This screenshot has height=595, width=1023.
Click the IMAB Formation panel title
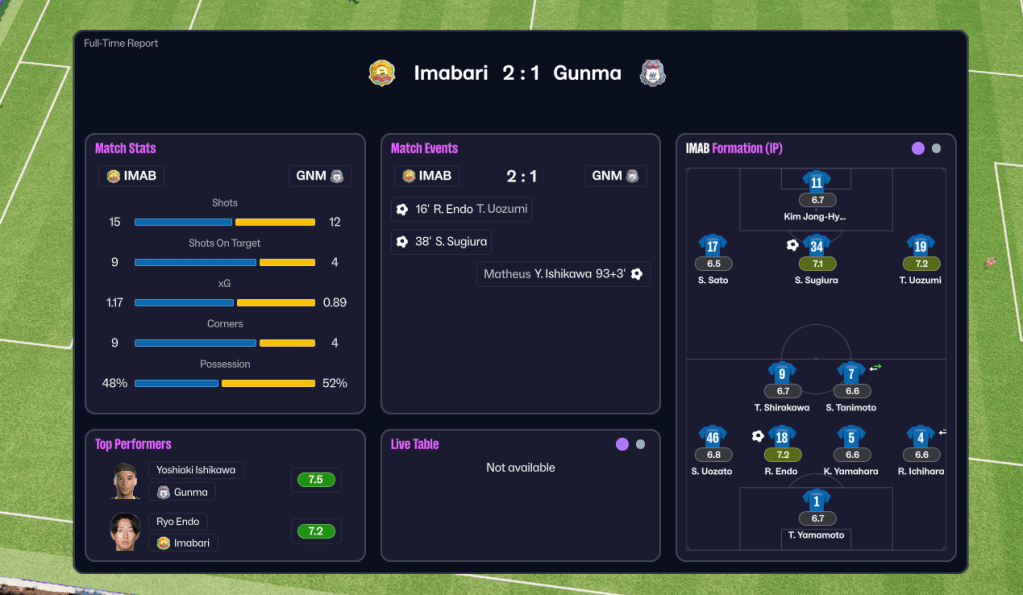[734, 148]
